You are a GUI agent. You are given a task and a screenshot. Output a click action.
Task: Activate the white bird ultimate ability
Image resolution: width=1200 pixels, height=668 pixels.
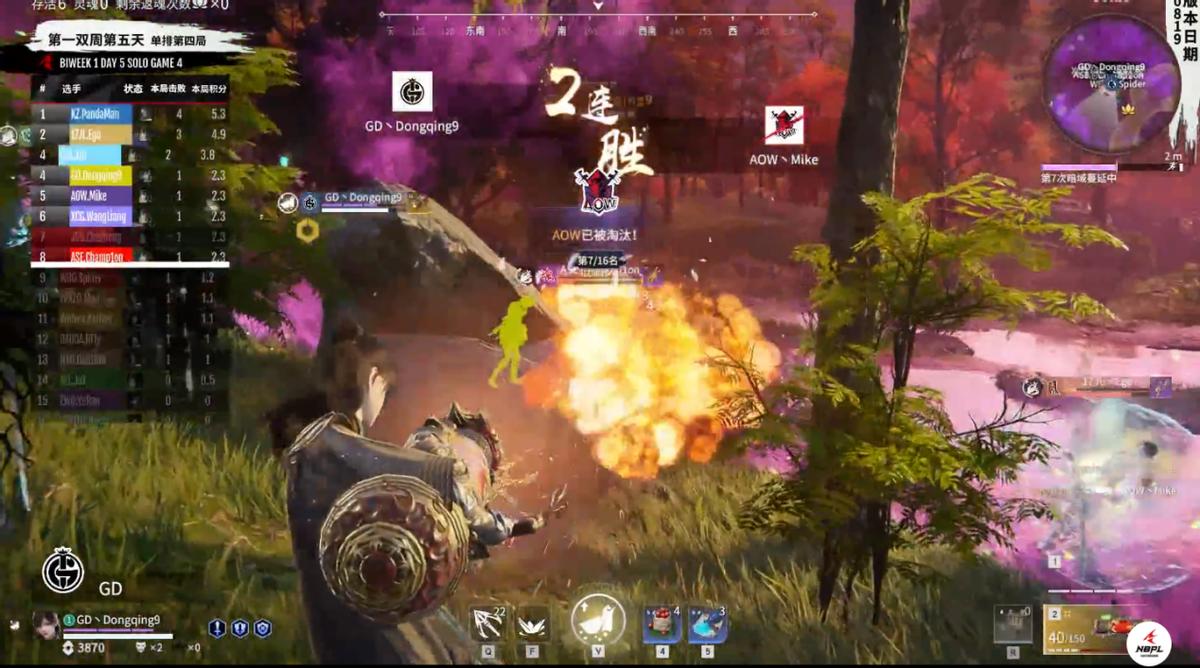[x=598, y=621]
